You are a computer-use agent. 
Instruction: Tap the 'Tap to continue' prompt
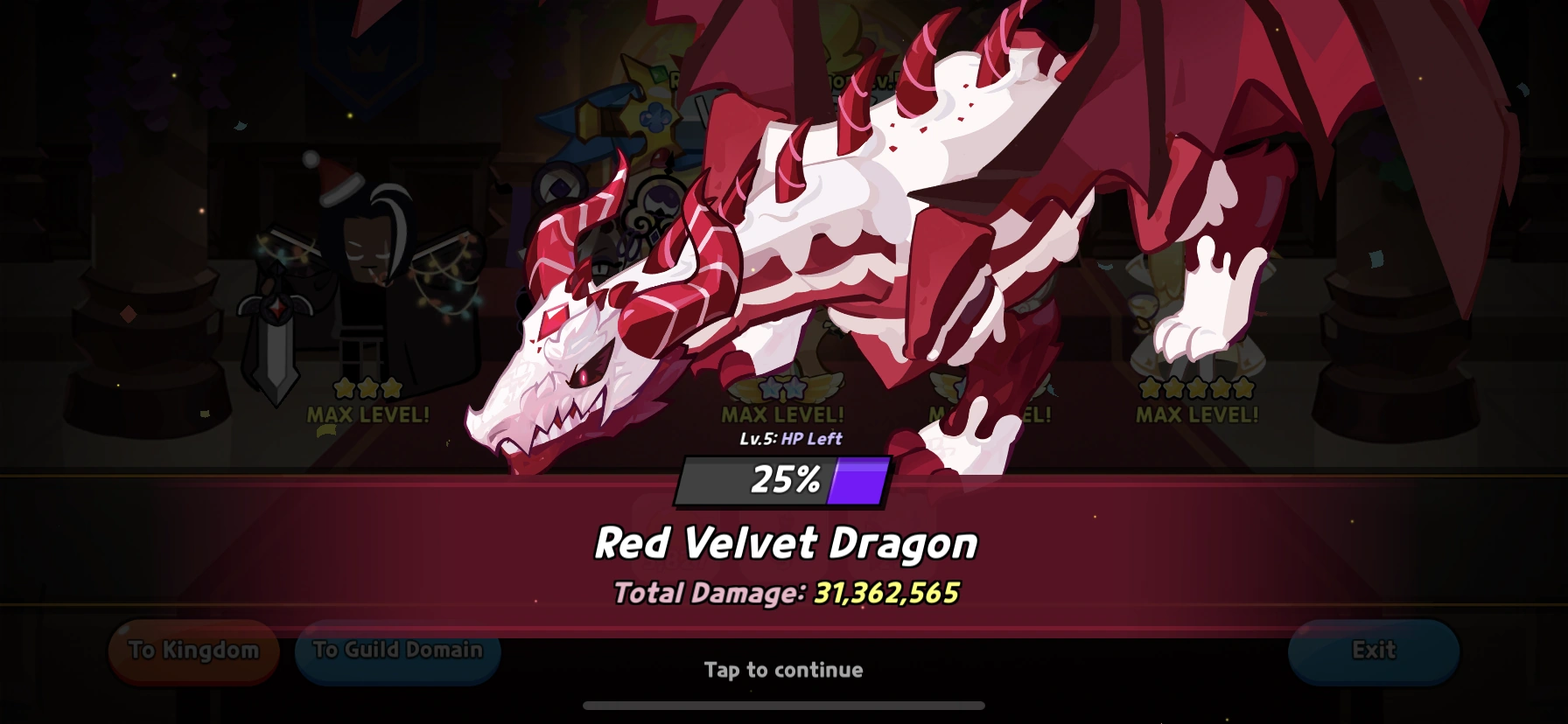[783, 670]
